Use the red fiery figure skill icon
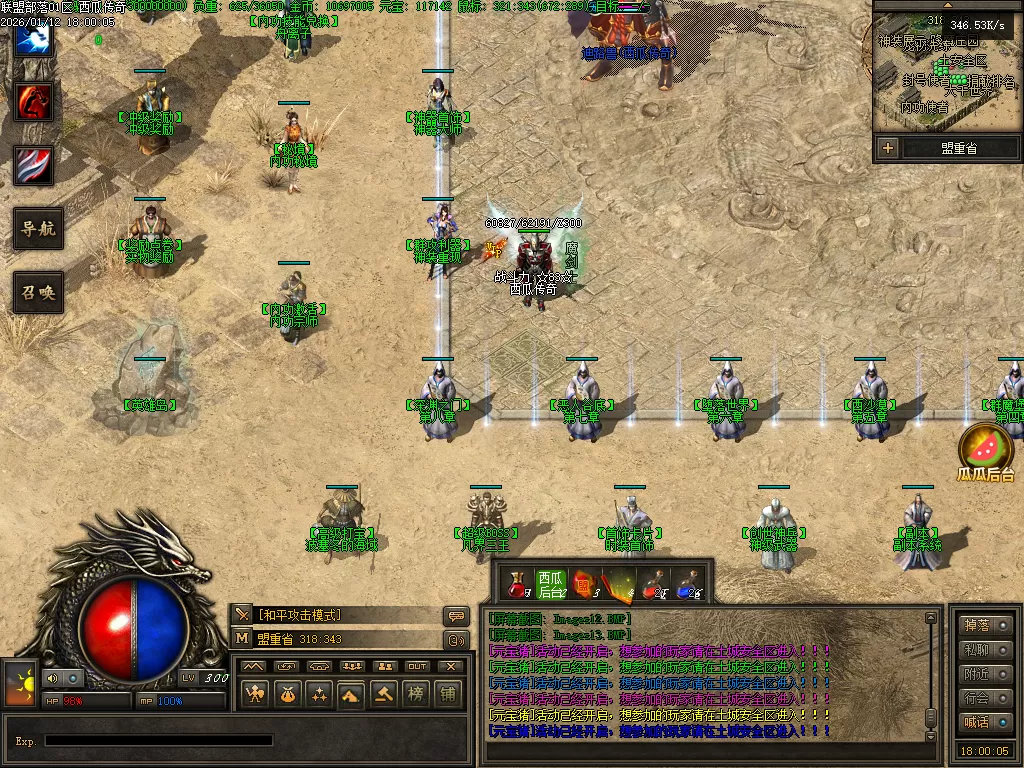1024x768 pixels. click(34, 102)
